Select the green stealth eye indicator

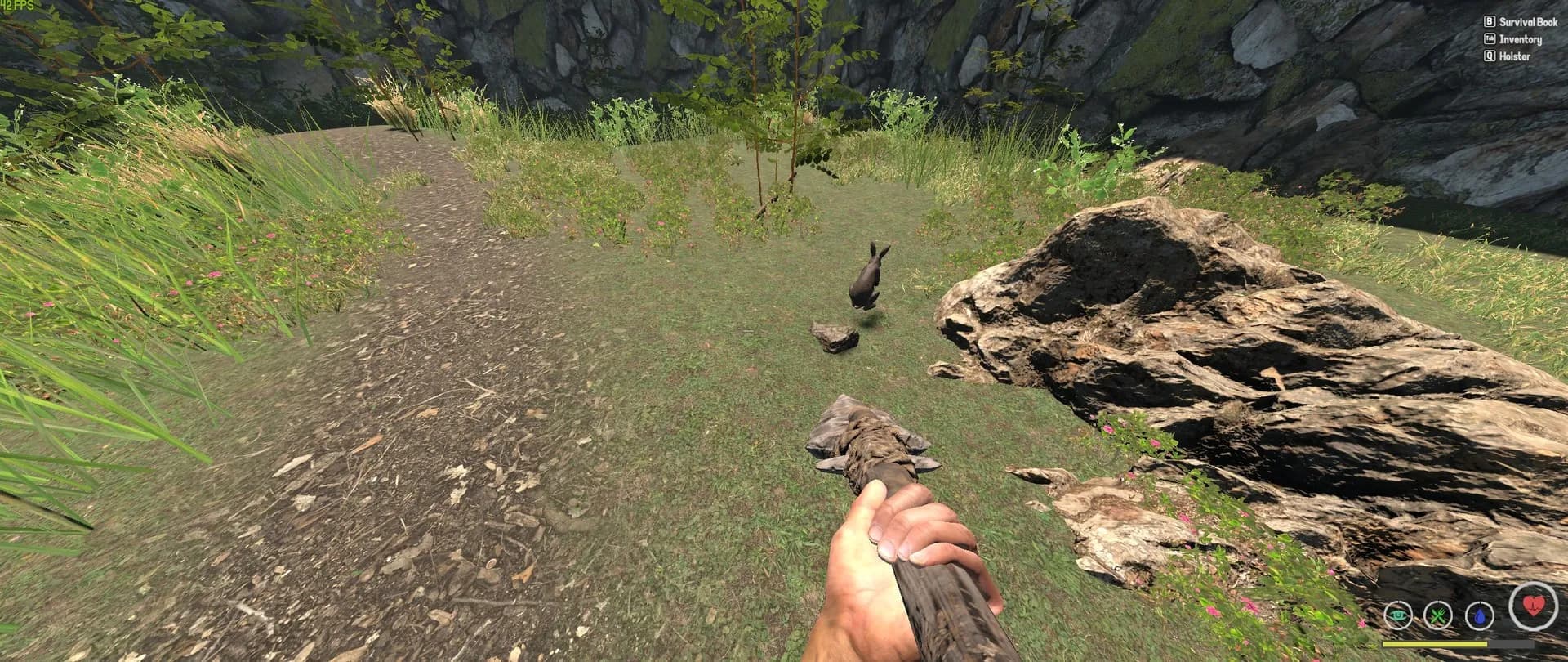point(1399,615)
